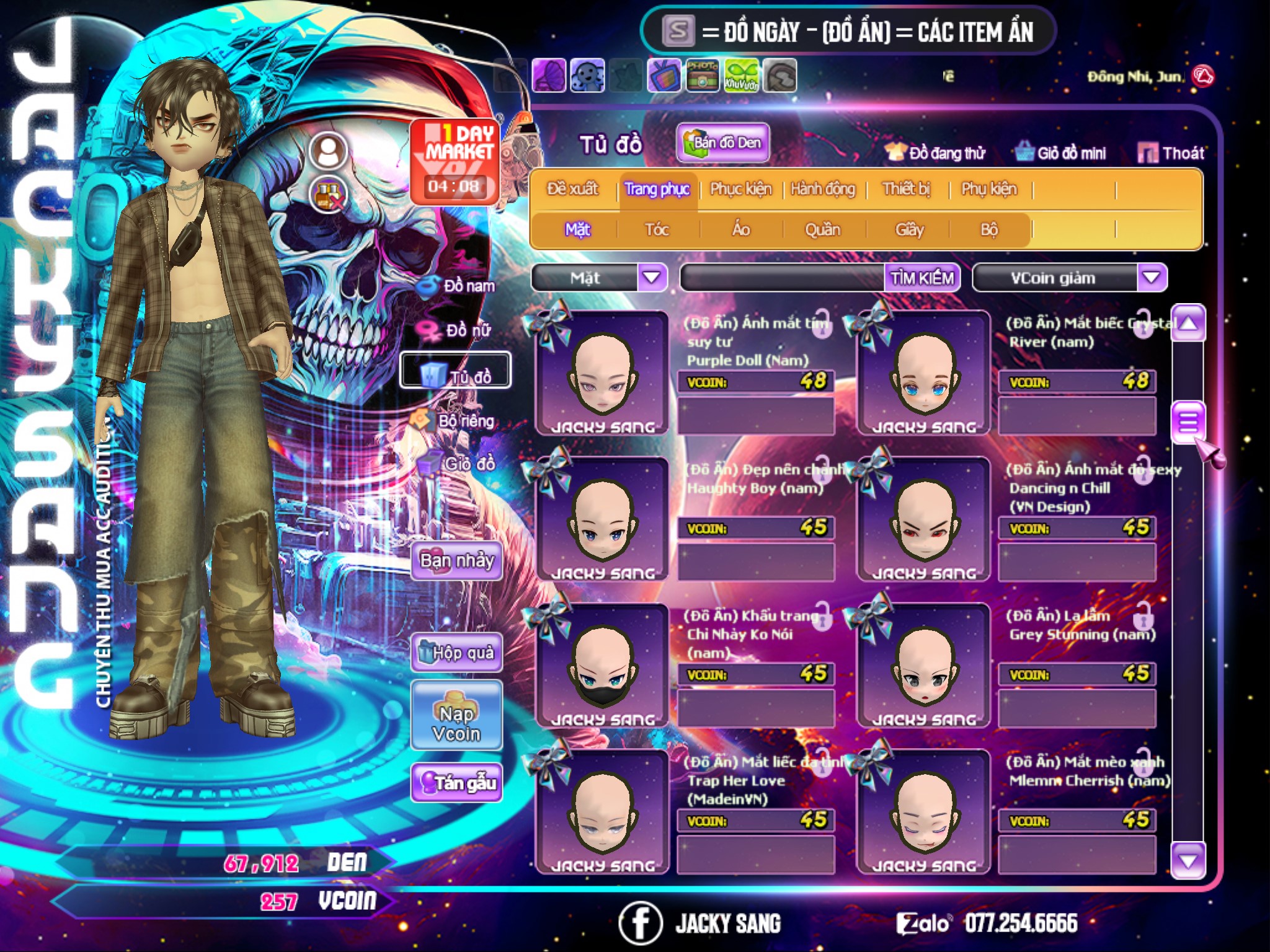1270x952 pixels.
Task: Select the Purple Doll eyes item
Action: [602, 373]
